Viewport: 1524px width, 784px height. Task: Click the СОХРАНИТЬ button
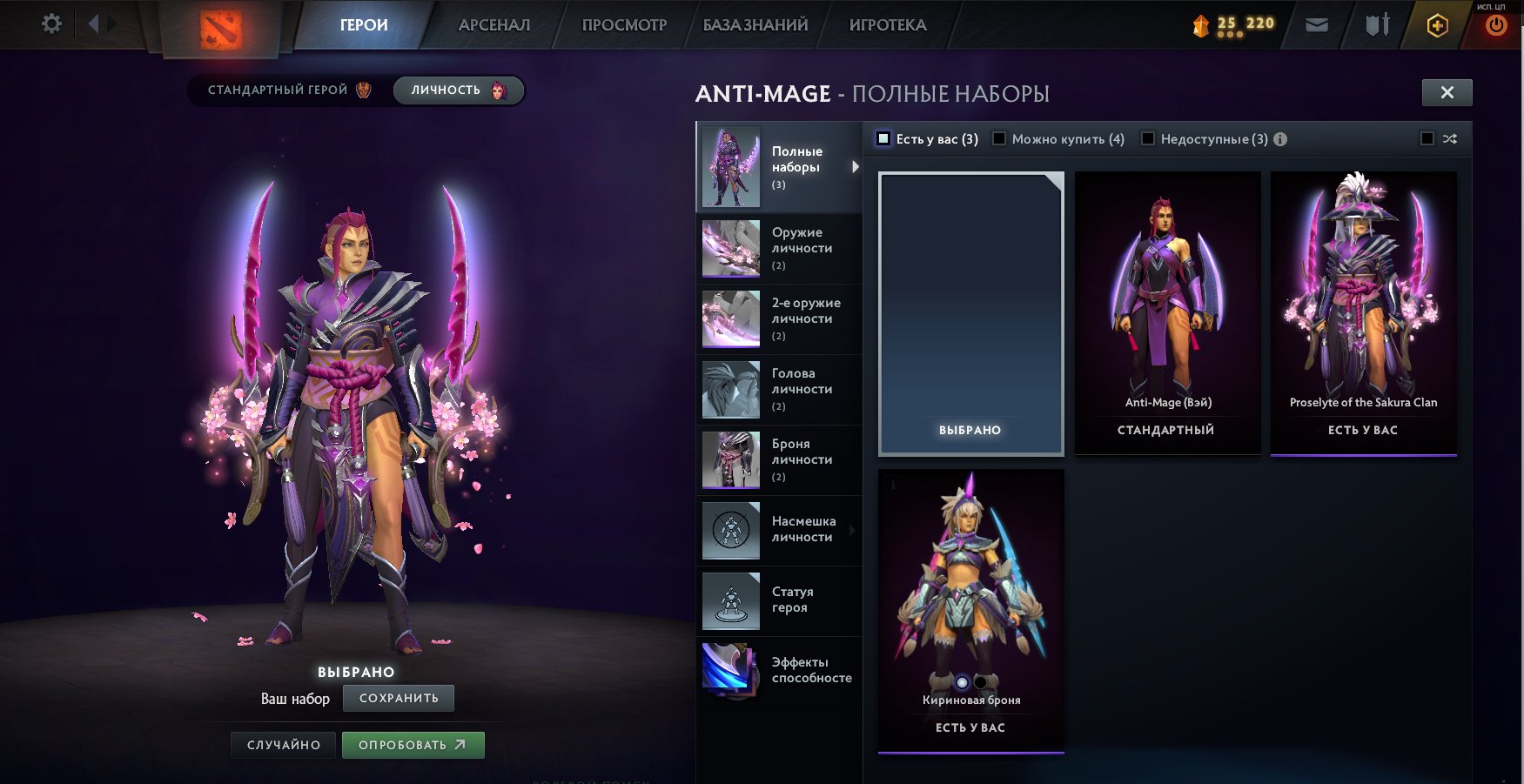[399, 698]
